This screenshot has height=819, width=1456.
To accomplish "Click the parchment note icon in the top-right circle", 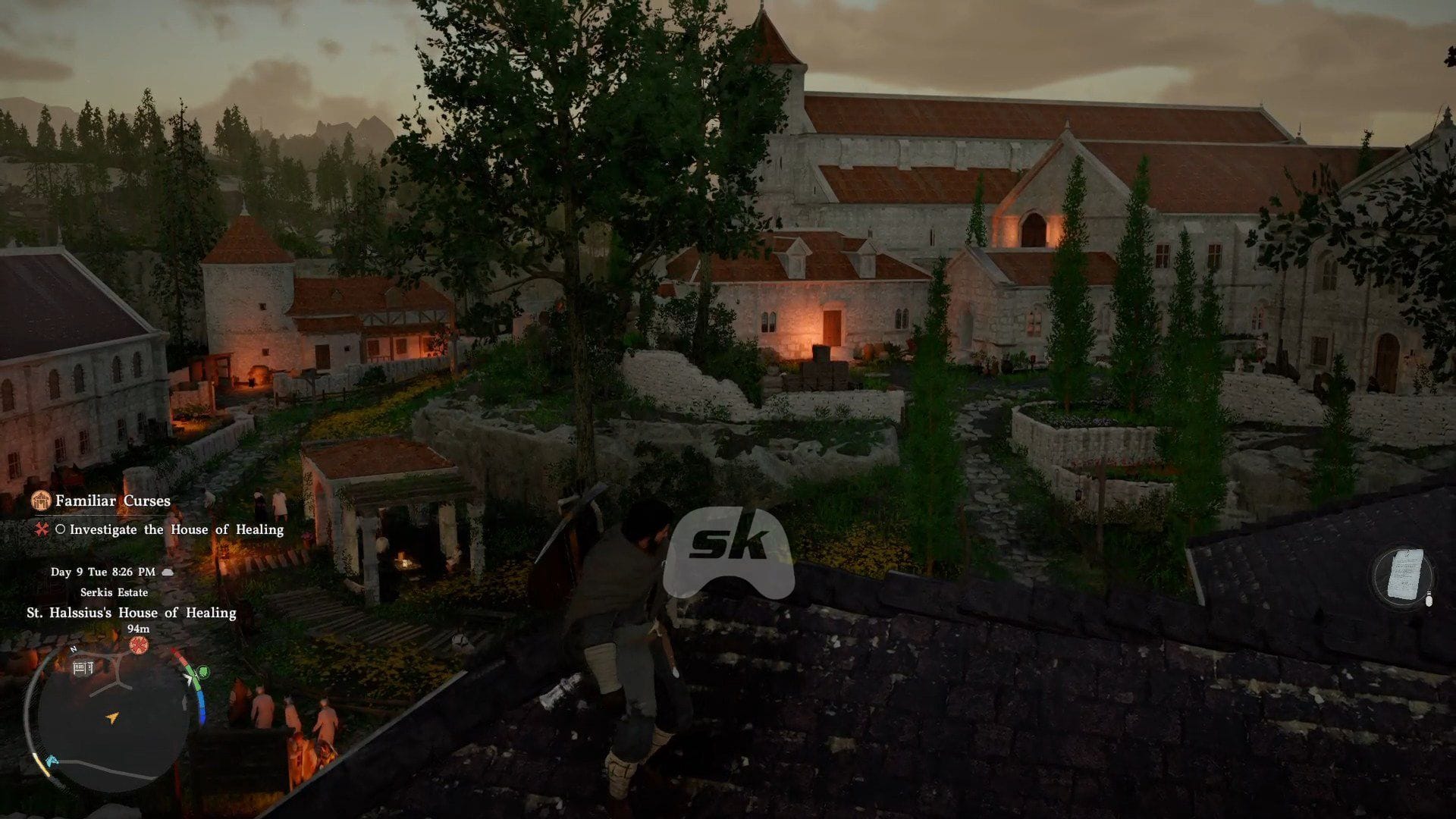I will [x=1407, y=574].
